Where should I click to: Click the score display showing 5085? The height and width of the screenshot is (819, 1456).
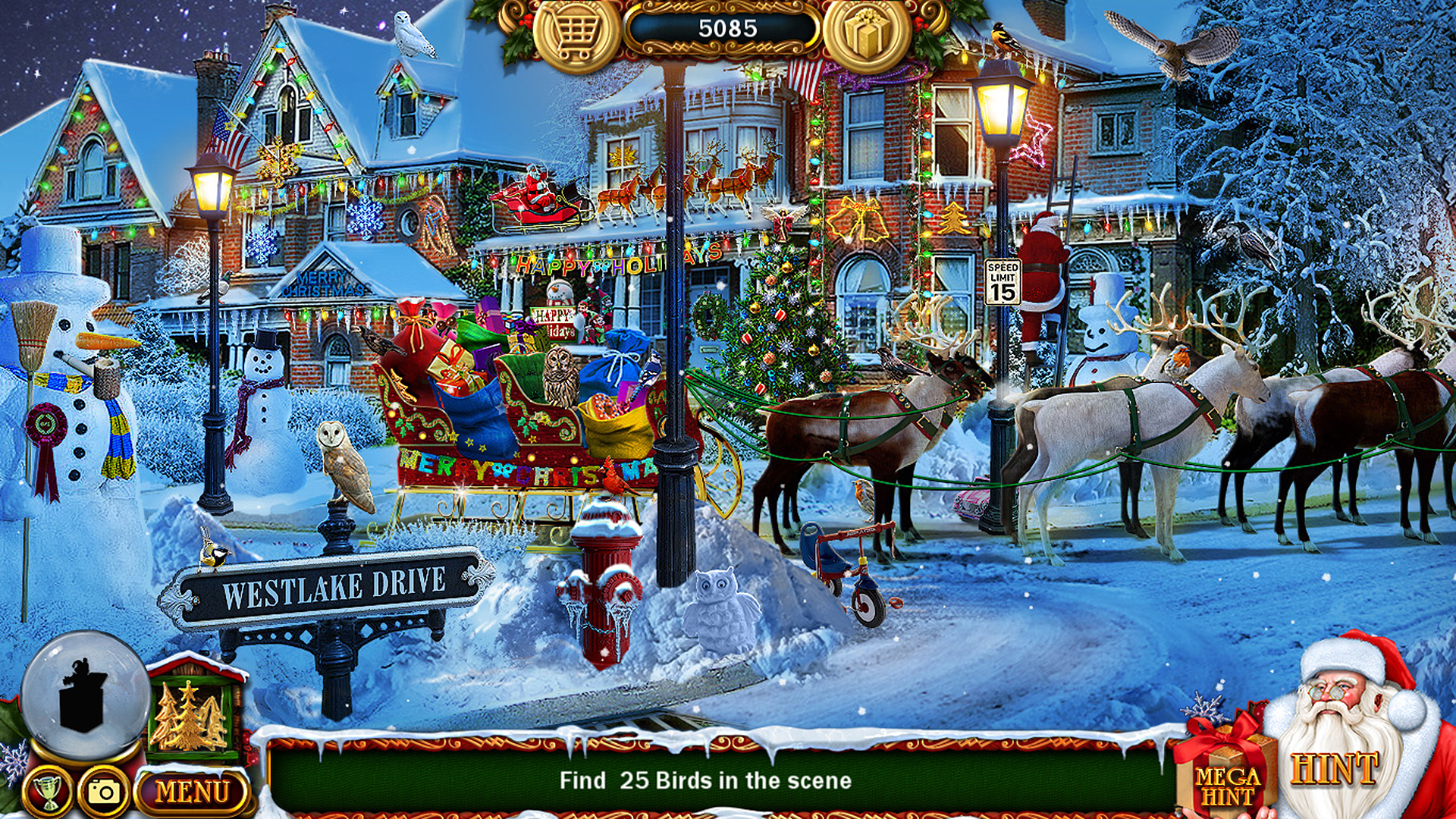(726, 29)
